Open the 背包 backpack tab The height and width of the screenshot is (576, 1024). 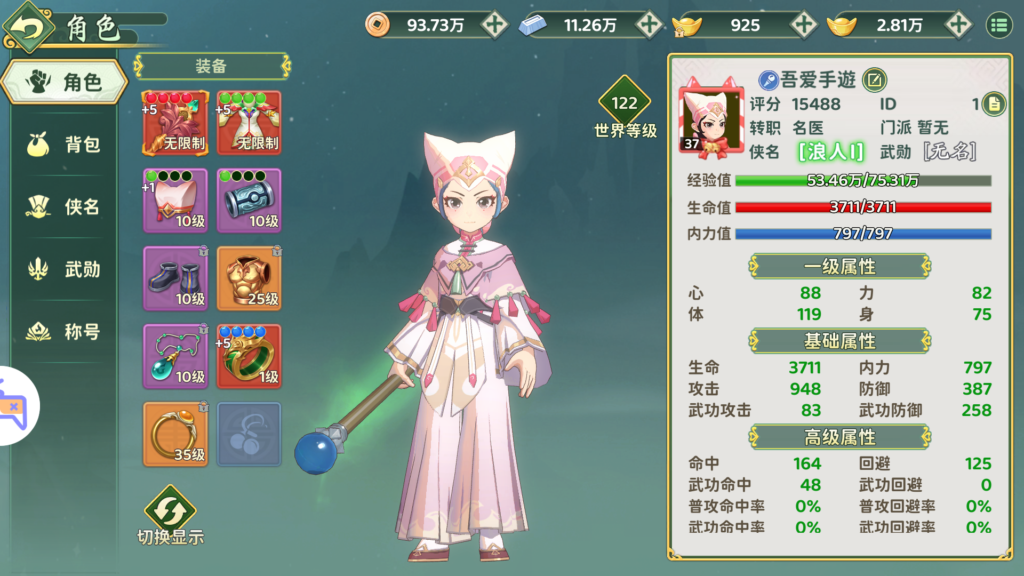66,145
